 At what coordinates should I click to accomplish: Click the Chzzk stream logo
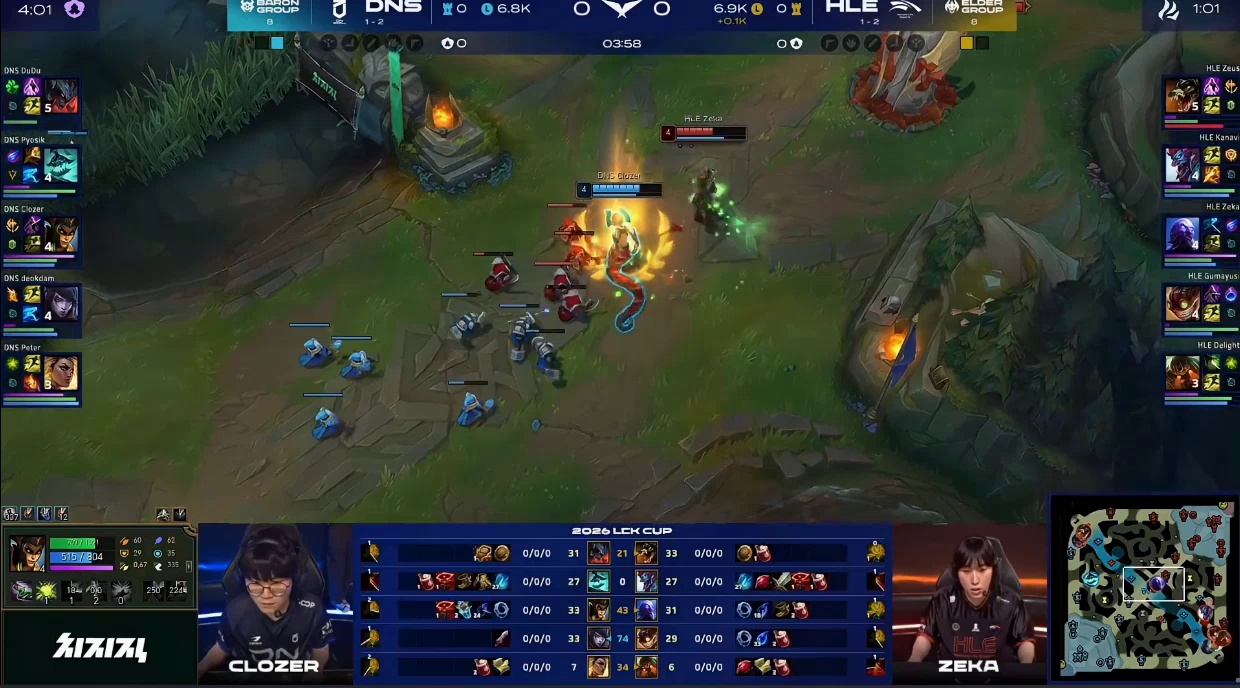[100, 647]
